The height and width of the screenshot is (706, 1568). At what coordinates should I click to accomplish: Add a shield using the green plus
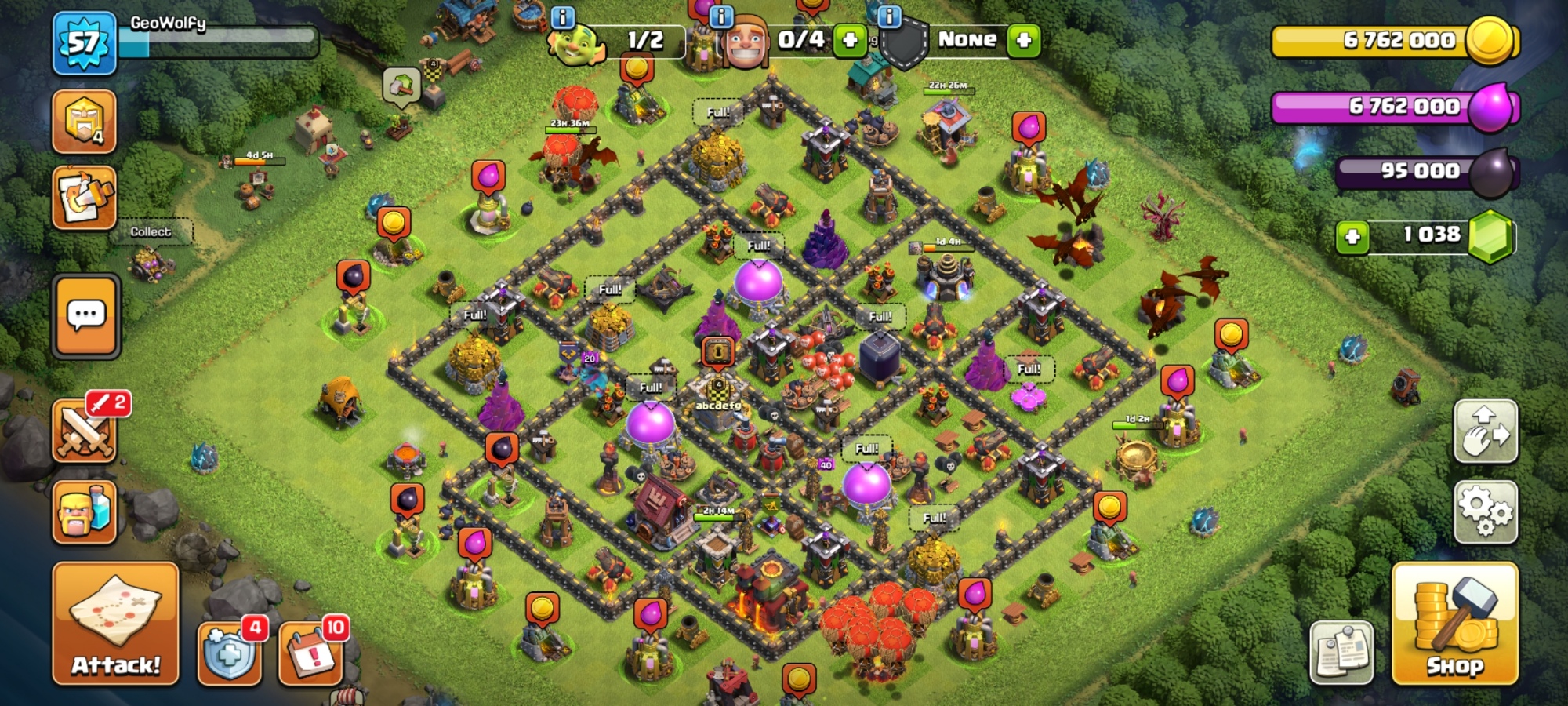coord(1023,40)
